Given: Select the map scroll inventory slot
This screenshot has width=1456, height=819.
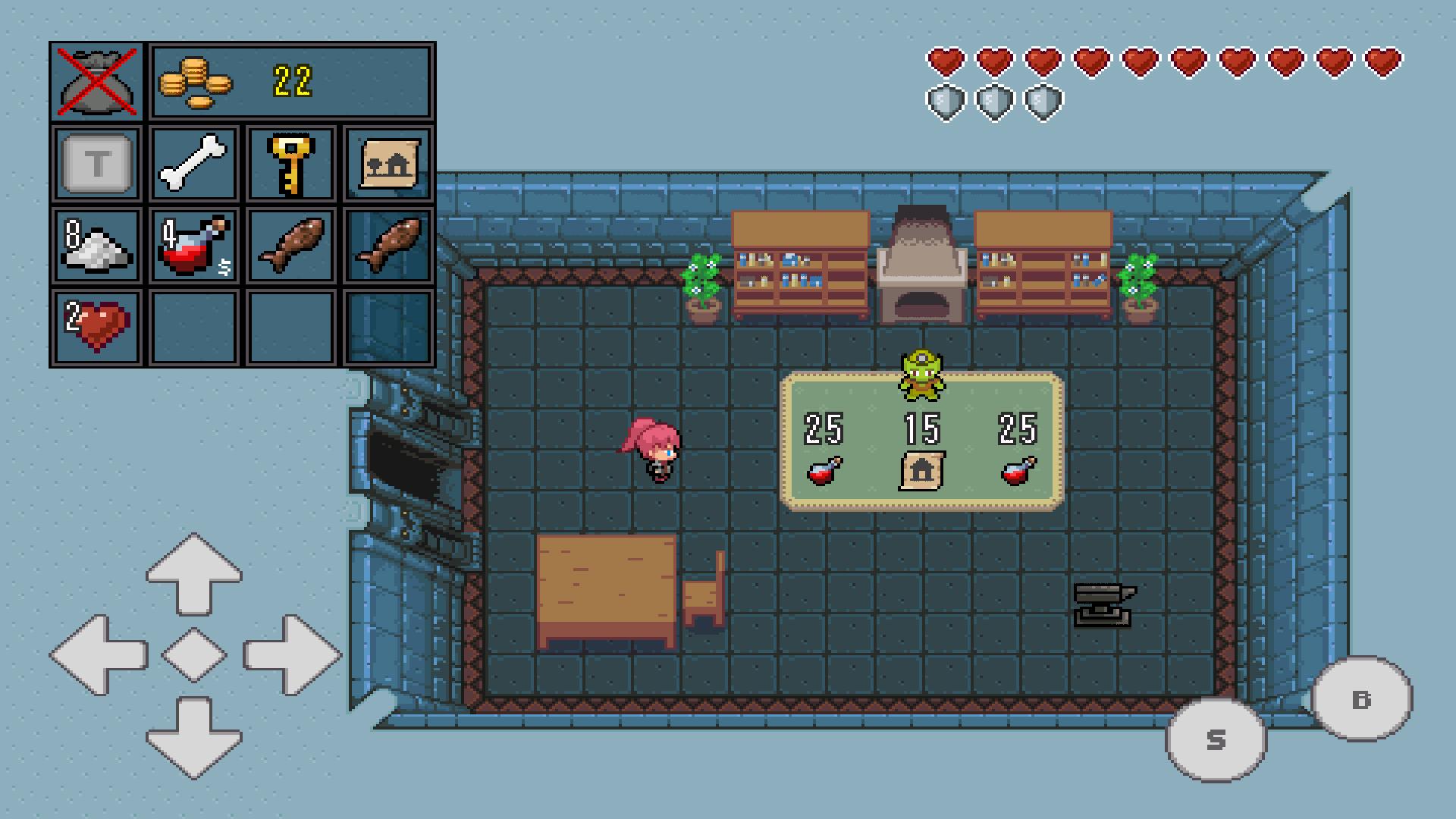Looking at the screenshot, I should [388, 163].
